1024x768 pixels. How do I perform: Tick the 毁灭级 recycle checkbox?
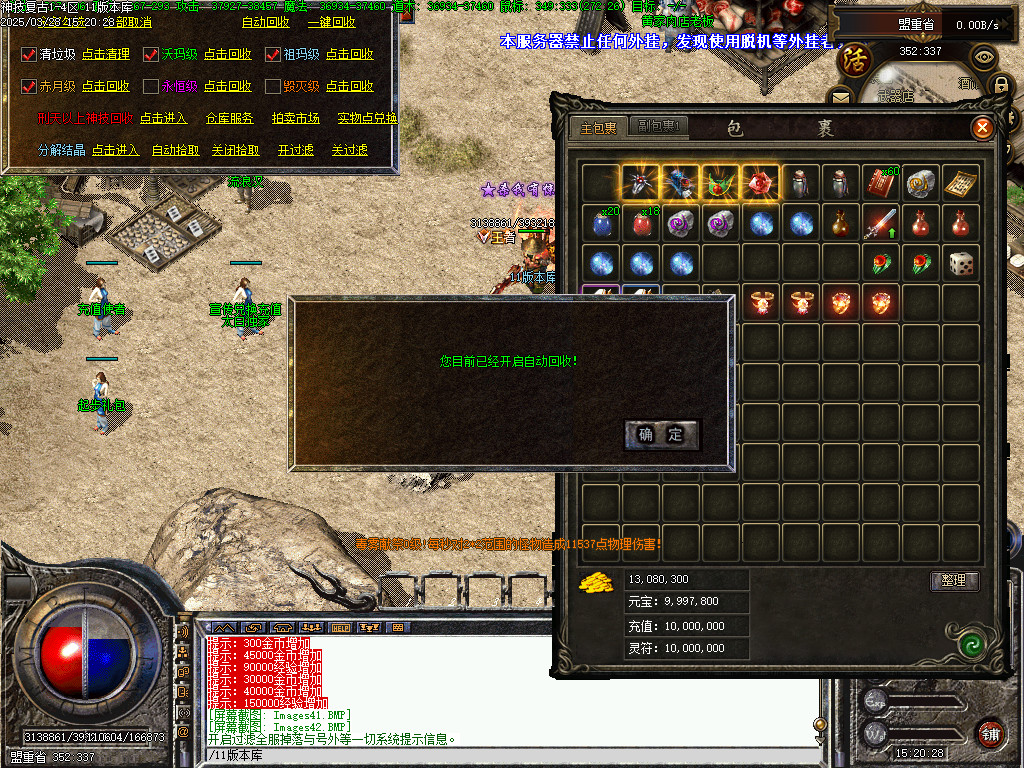point(273,87)
